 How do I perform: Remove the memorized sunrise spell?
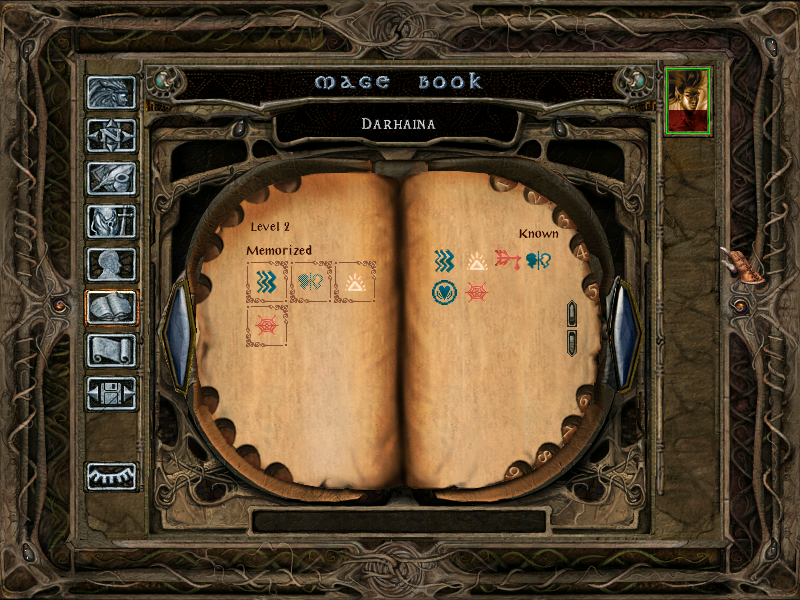click(x=354, y=282)
